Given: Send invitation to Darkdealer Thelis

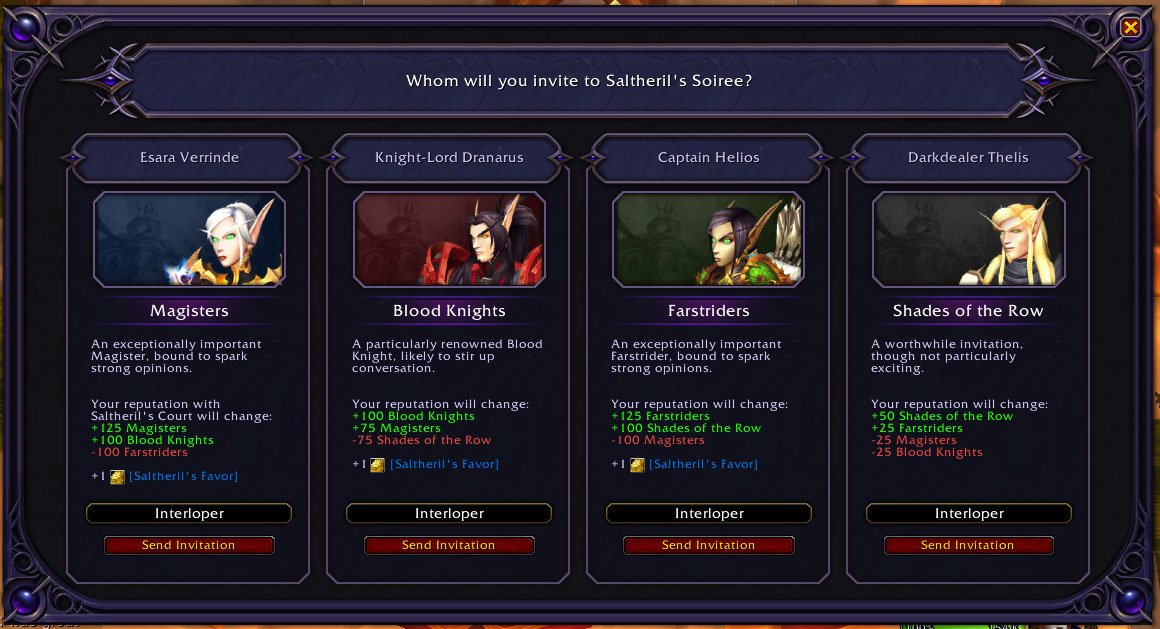Looking at the screenshot, I should point(968,545).
